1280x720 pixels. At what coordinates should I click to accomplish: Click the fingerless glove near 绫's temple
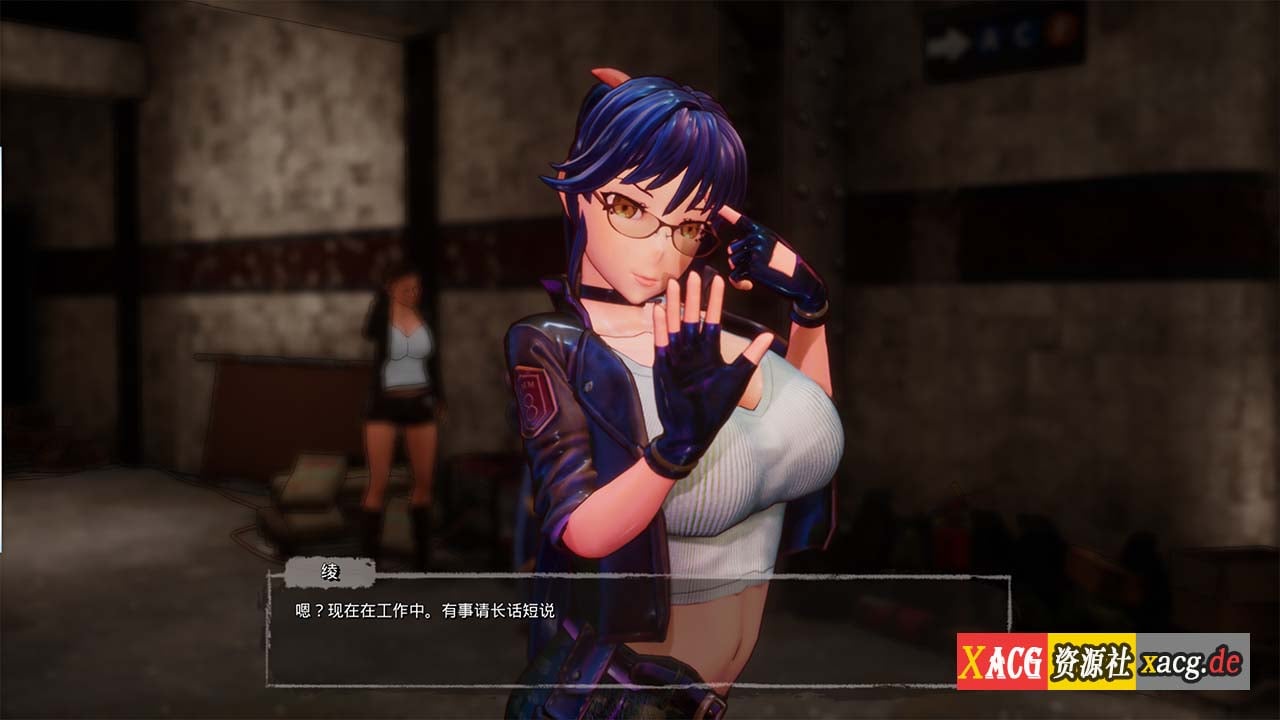[x=760, y=252]
